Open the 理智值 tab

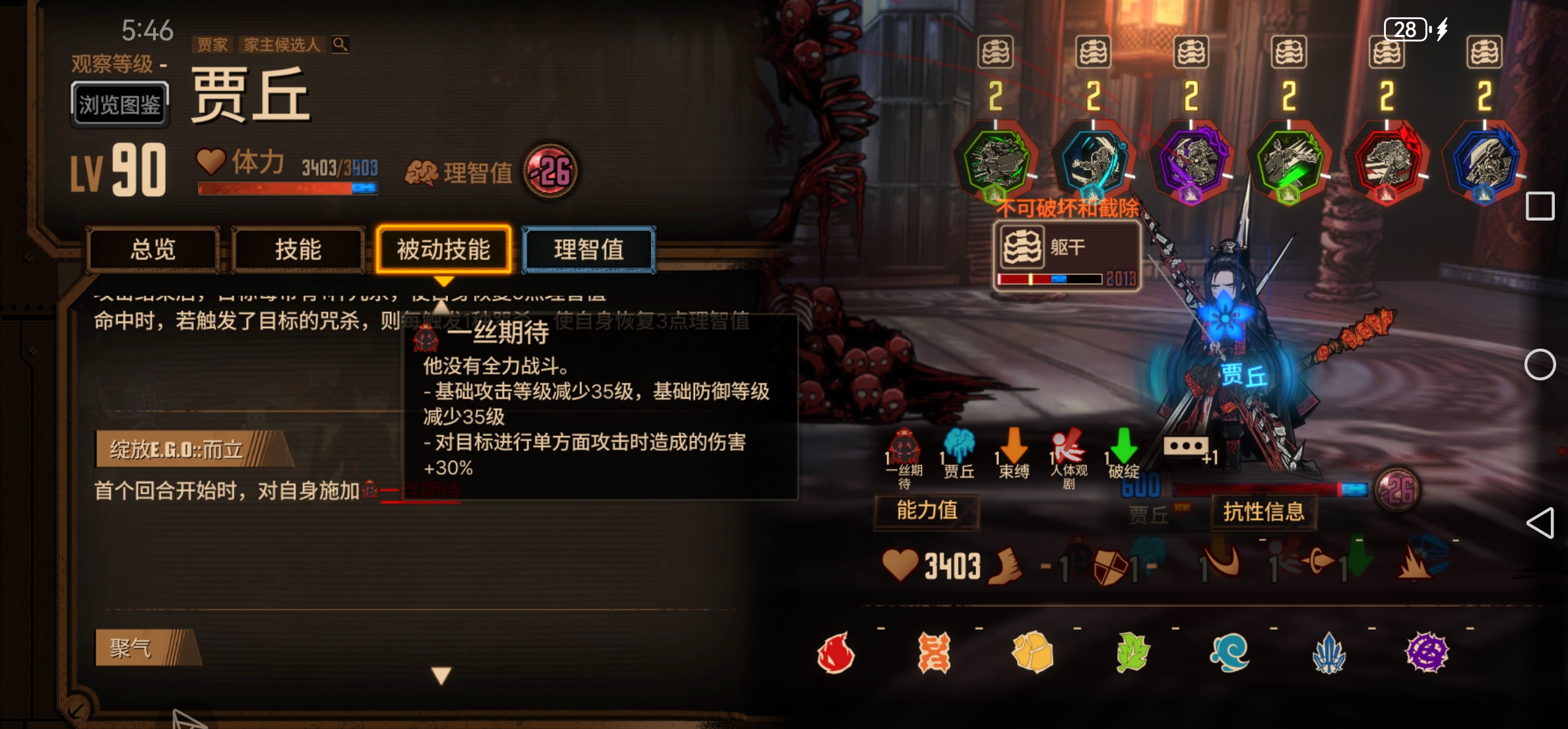589,251
